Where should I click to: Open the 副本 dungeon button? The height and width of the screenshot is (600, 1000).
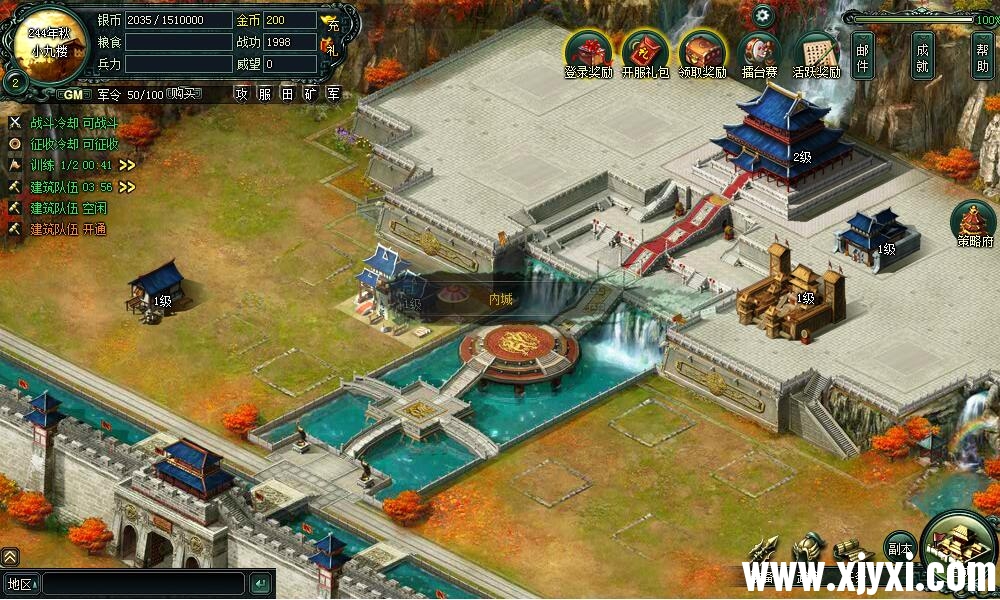[900, 549]
